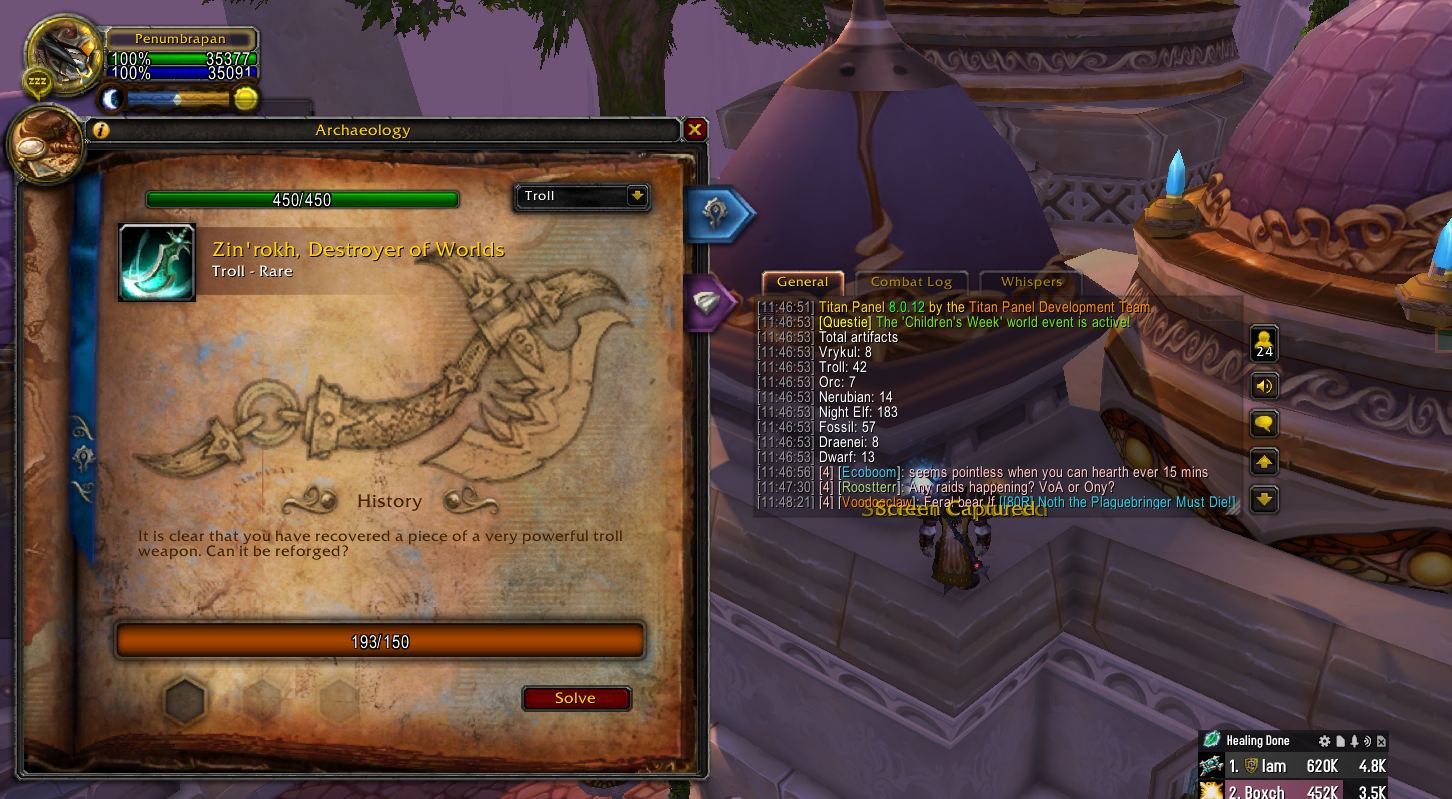
Task: Open Healing Done meter settings gear
Action: [1326, 740]
